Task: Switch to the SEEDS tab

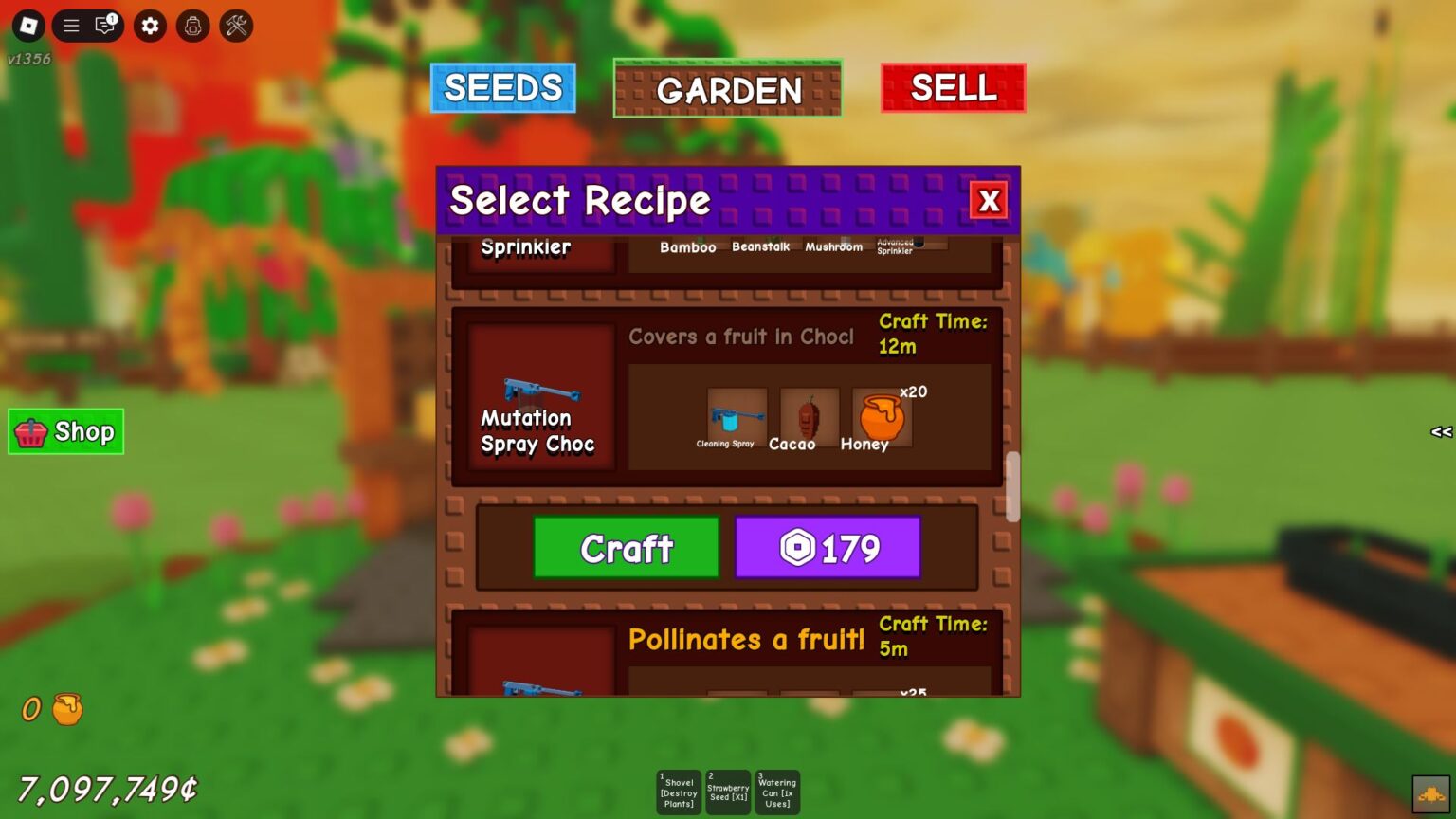Action: pos(503,87)
